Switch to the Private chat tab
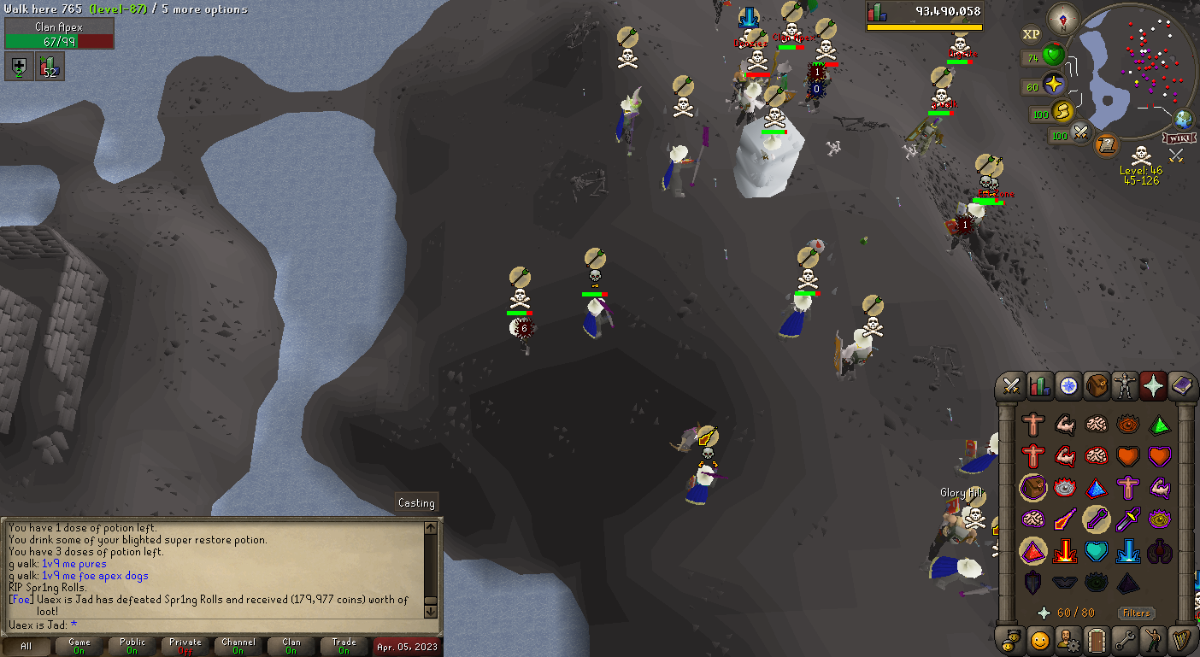The width and height of the screenshot is (1200, 657). pos(185,646)
